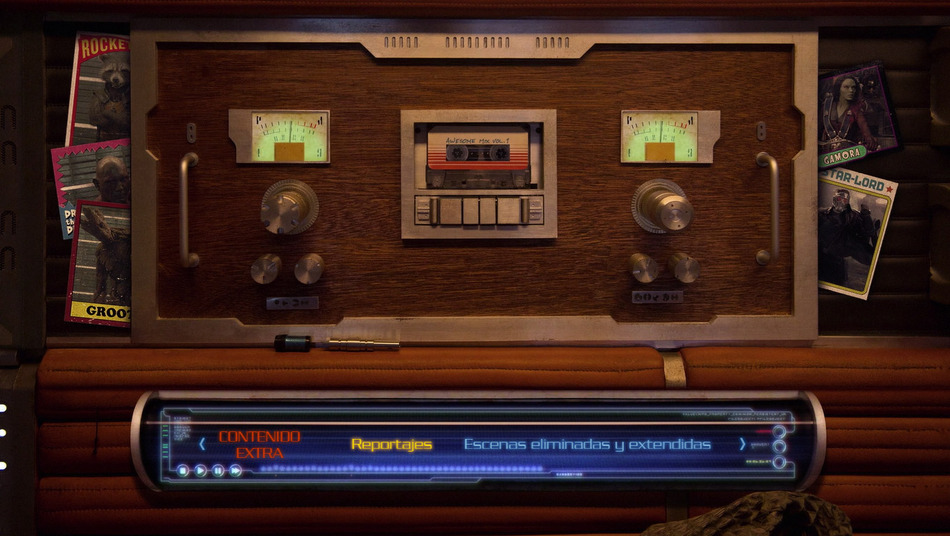Choose the Contenido Extra heading

(x=259, y=444)
